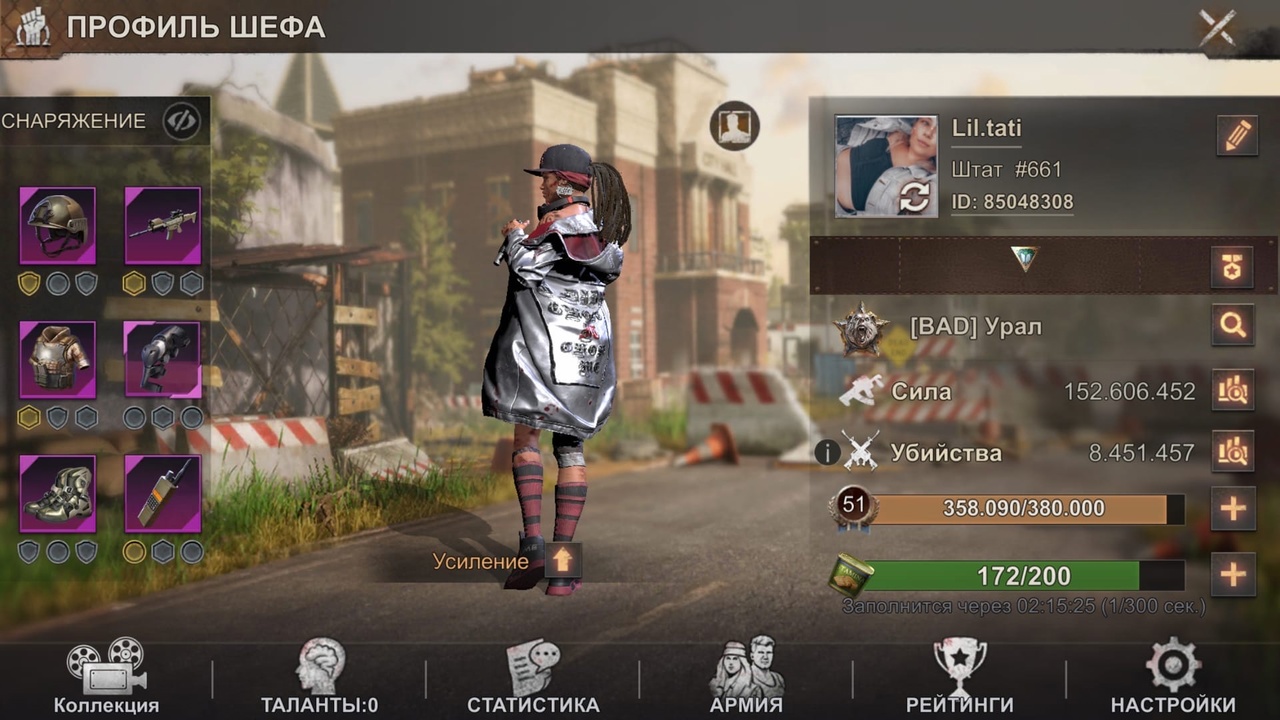The image size is (1280, 720).
Task: Open the ТАЛАНТЫ talents menu
Action: pos(320,678)
